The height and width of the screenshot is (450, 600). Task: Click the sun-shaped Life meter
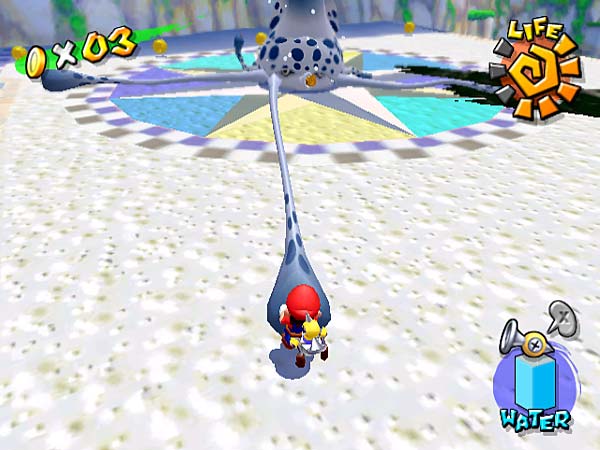pyautogui.click(x=536, y=72)
